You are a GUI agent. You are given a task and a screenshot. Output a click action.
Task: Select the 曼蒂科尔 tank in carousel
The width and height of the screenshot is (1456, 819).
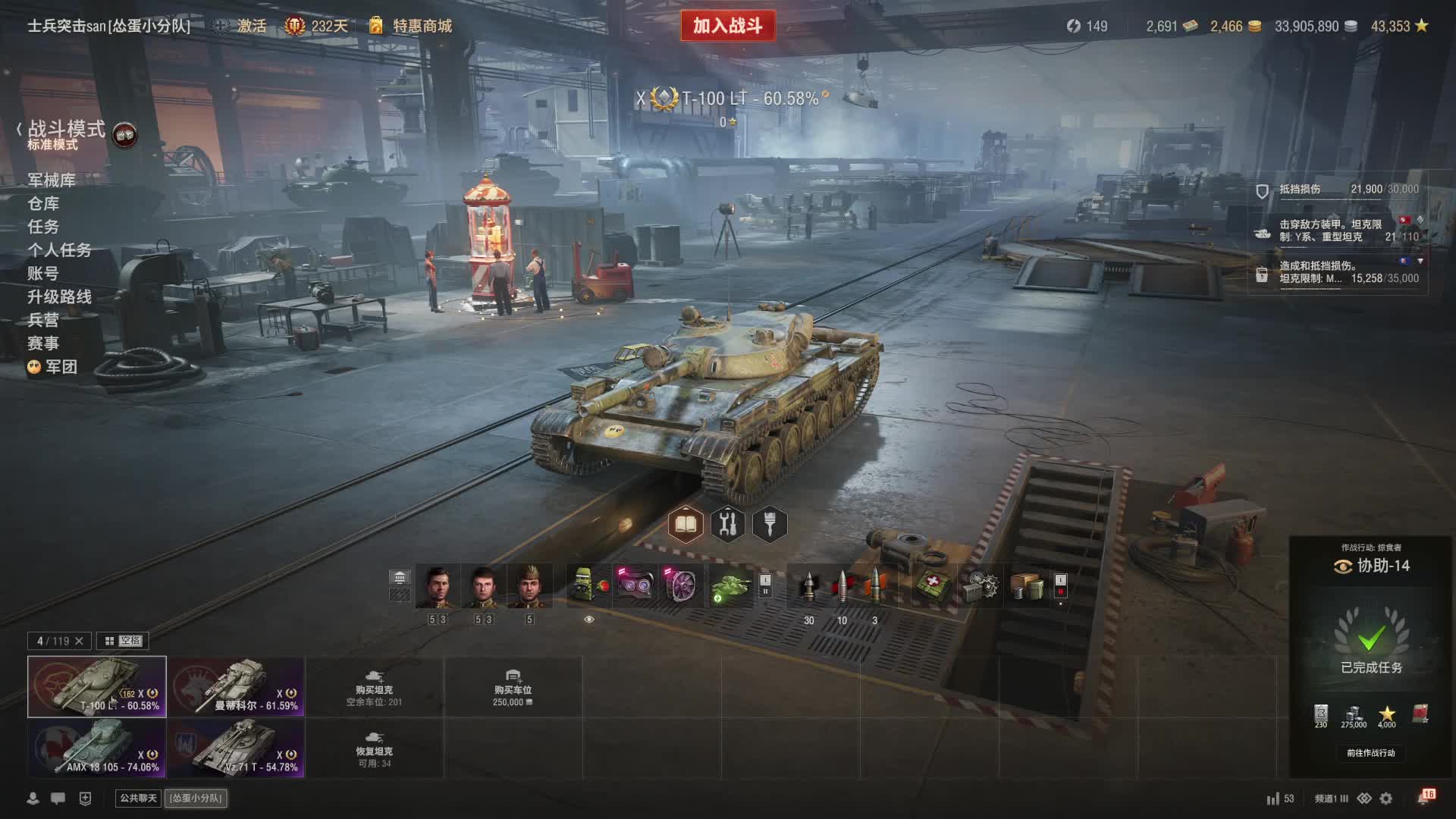click(236, 686)
